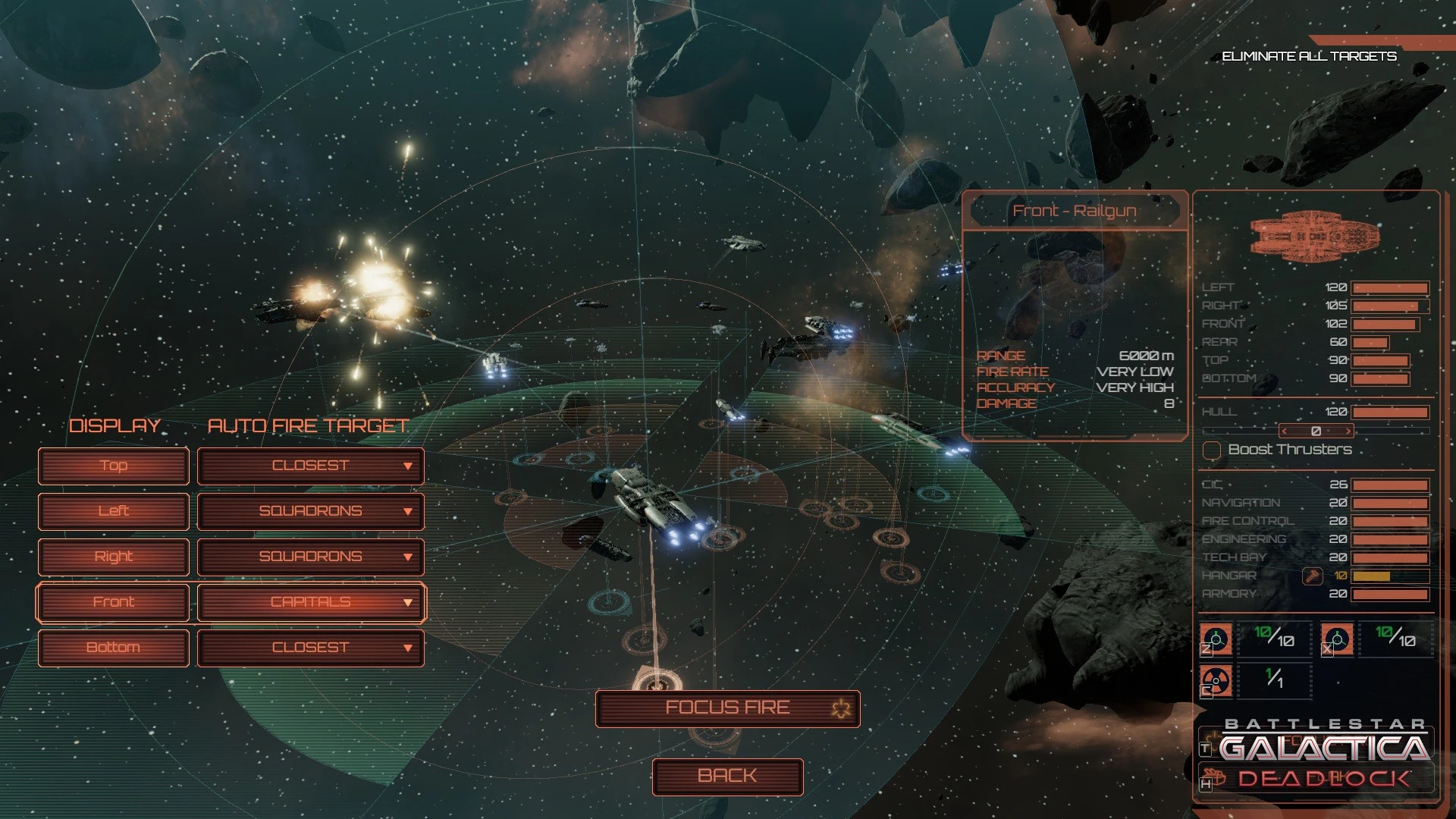This screenshot has height=819, width=1456.
Task: Go back with the BACK button
Action: (727, 777)
